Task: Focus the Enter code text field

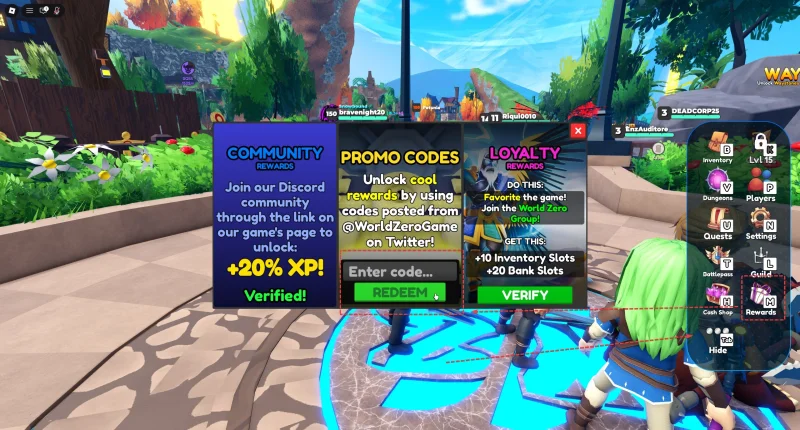Action: (x=400, y=271)
